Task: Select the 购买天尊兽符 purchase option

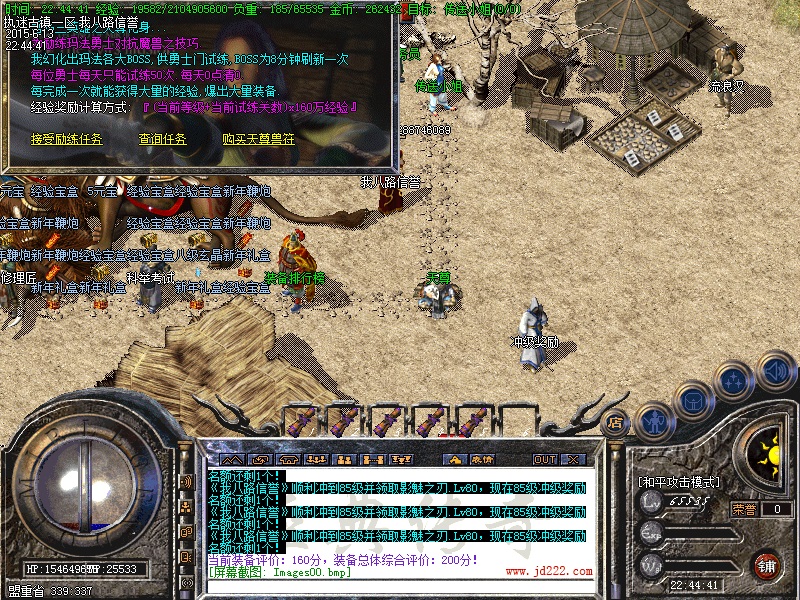Action: [x=258, y=140]
